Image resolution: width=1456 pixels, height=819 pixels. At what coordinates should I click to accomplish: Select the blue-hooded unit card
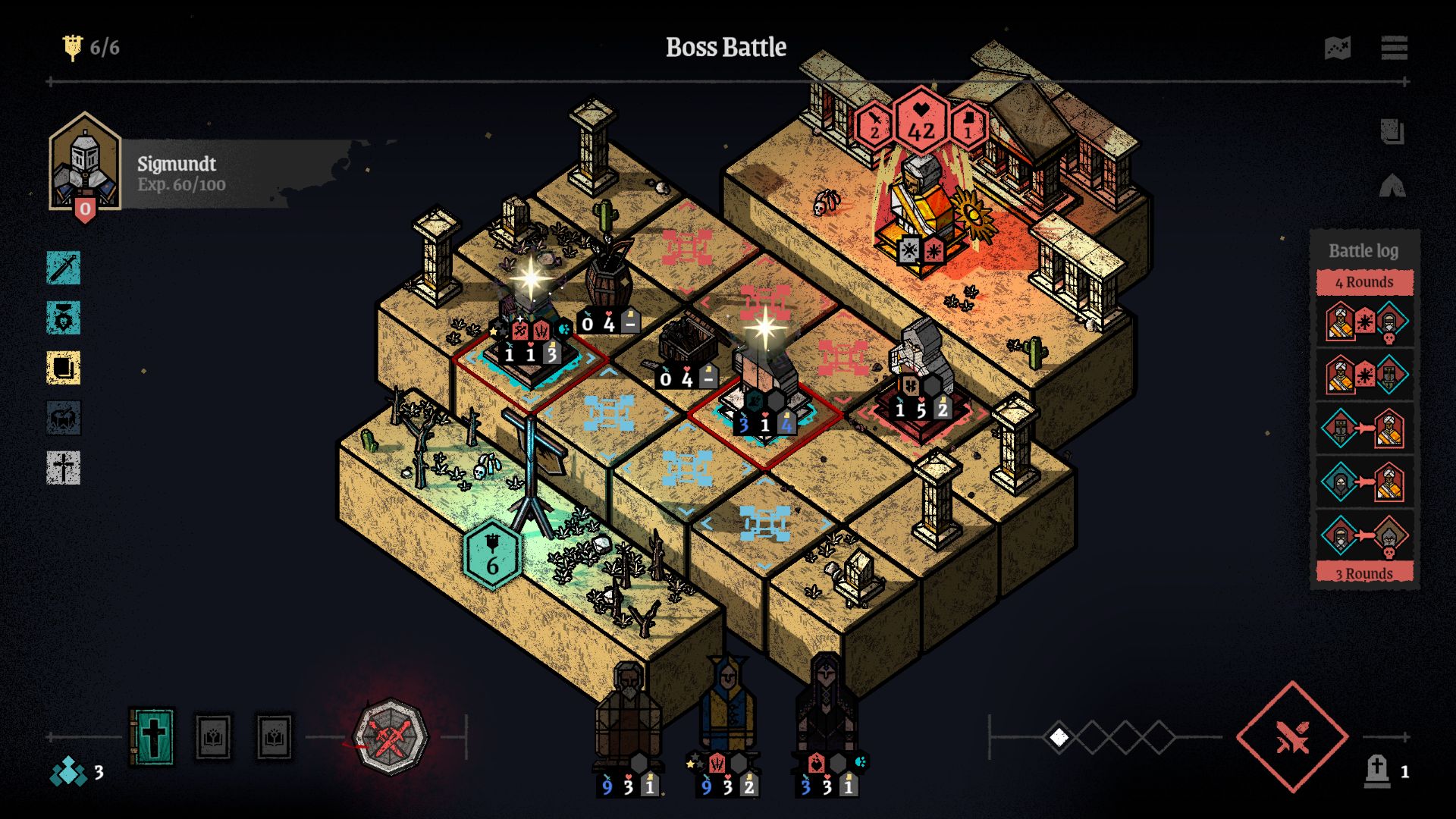point(727,720)
